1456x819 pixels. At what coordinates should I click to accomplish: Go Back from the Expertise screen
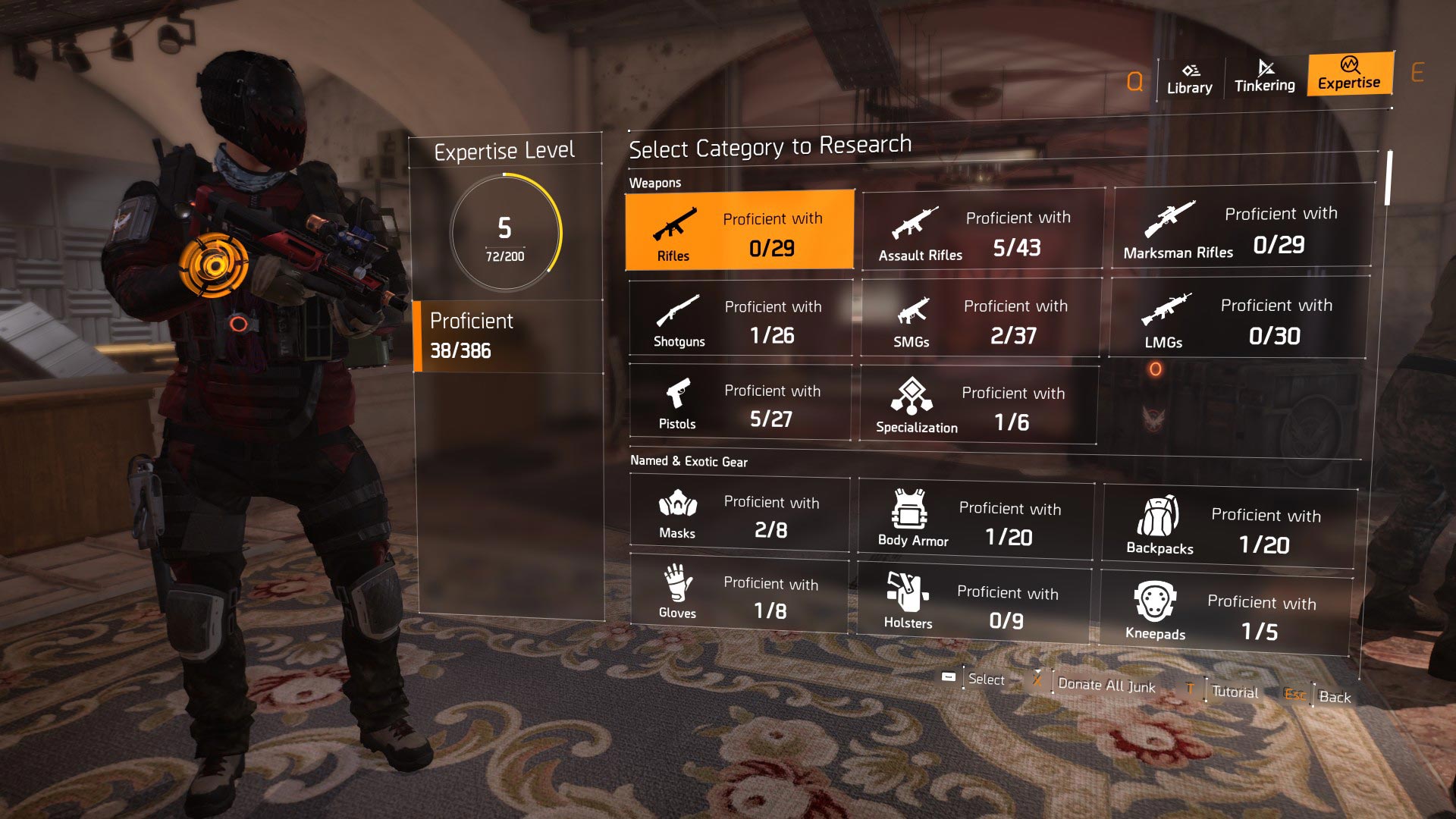click(1334, 697)
